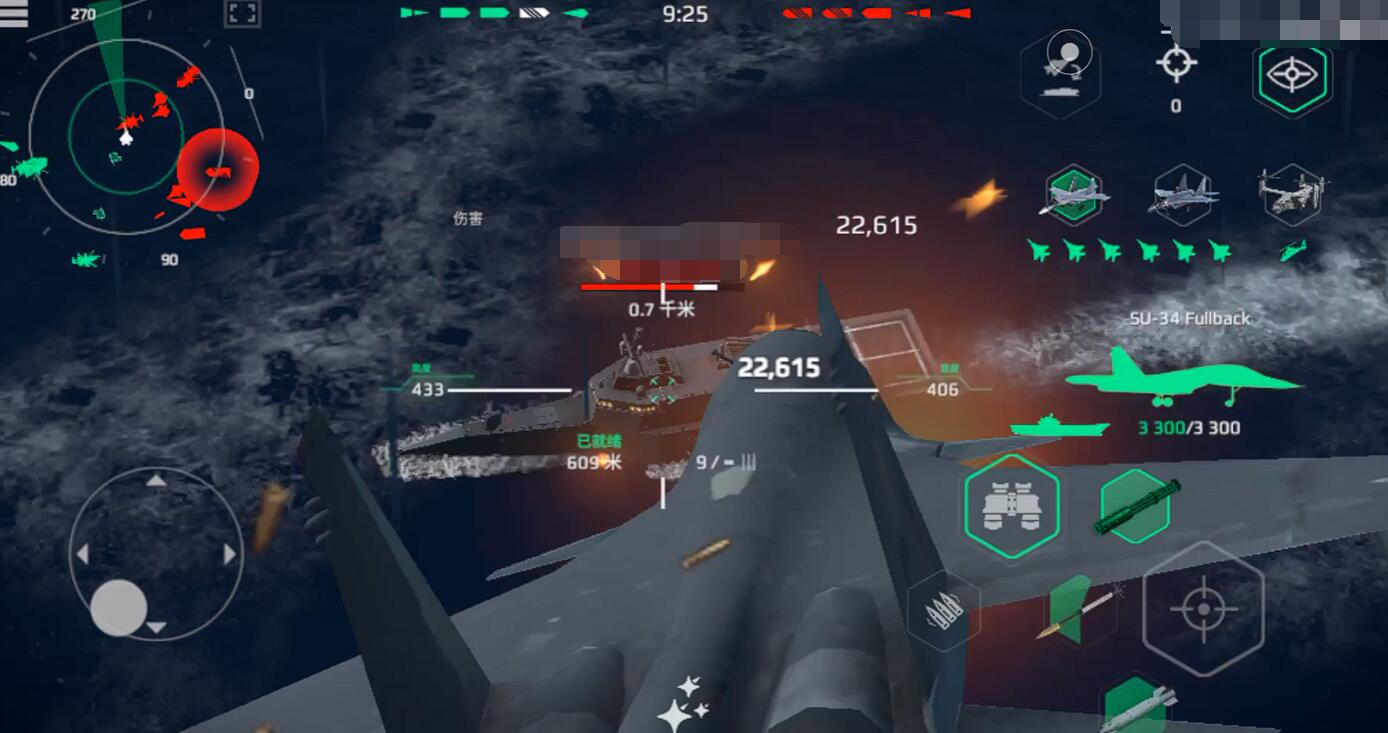The width and height of the screenshot is (1388, 733).
Task: Toggle the target lock reticle hexagon
Action: [x=1203, y=610]
